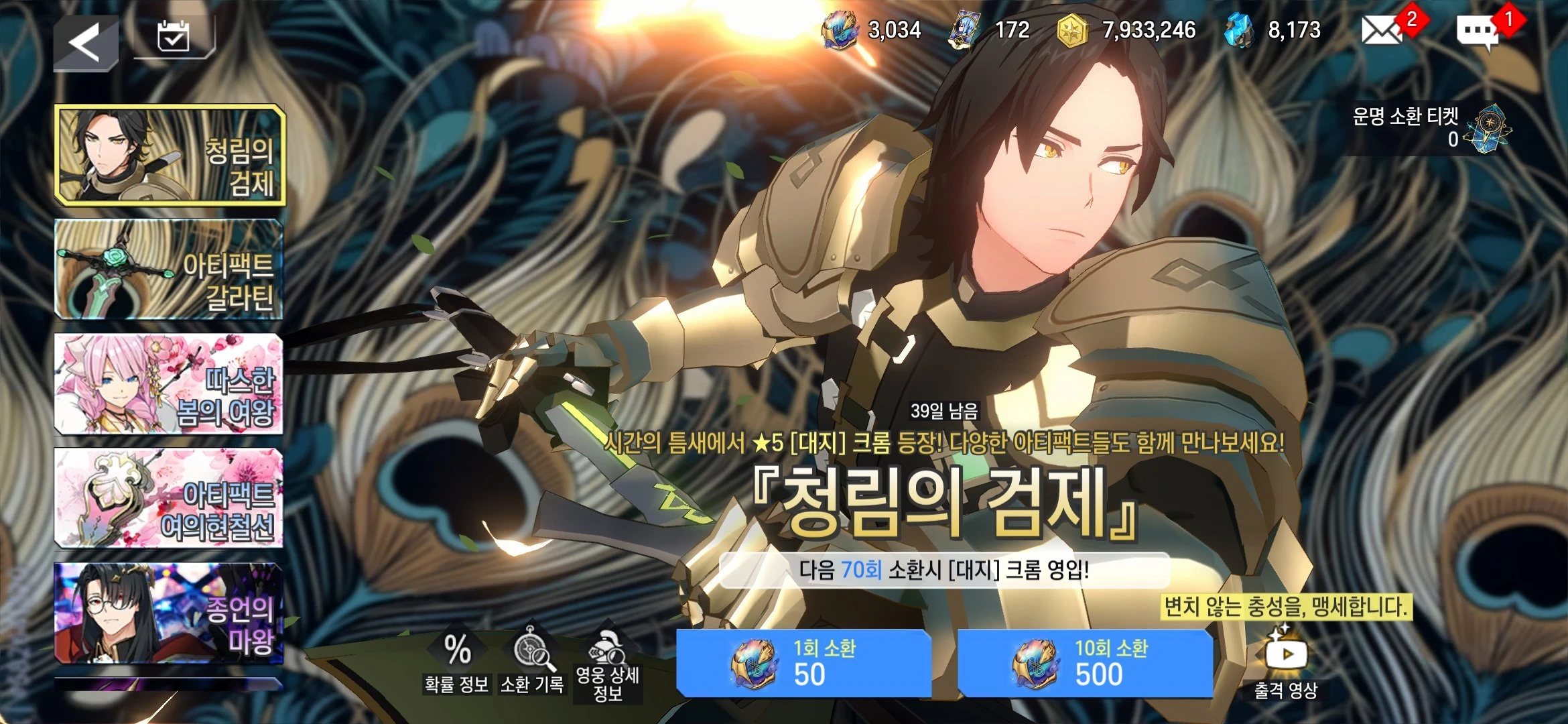Switch to the 종언의 마왕 banner
This screenshot has height=724, width=1568.
point(169,613)
